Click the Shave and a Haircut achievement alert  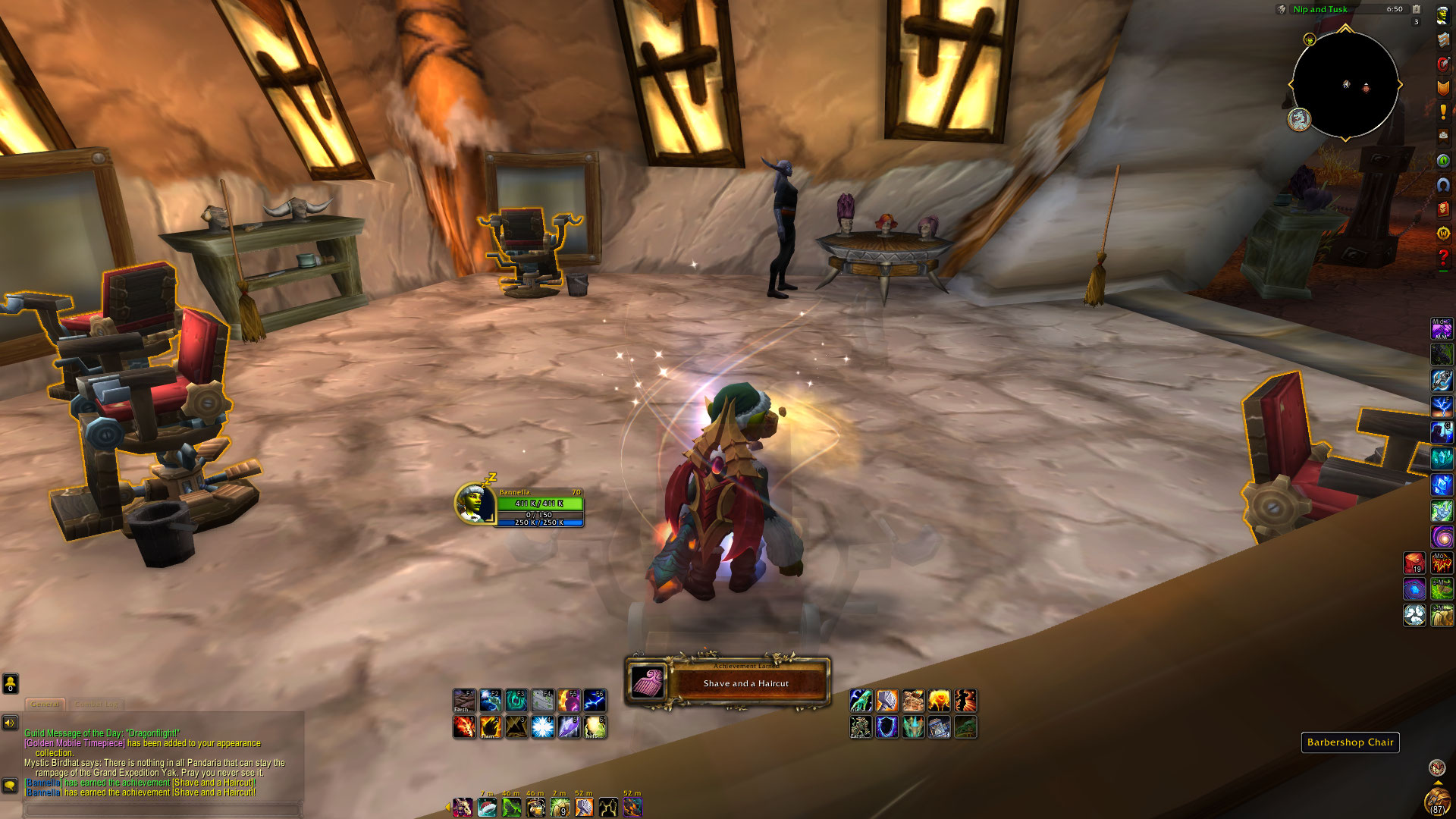728,682
